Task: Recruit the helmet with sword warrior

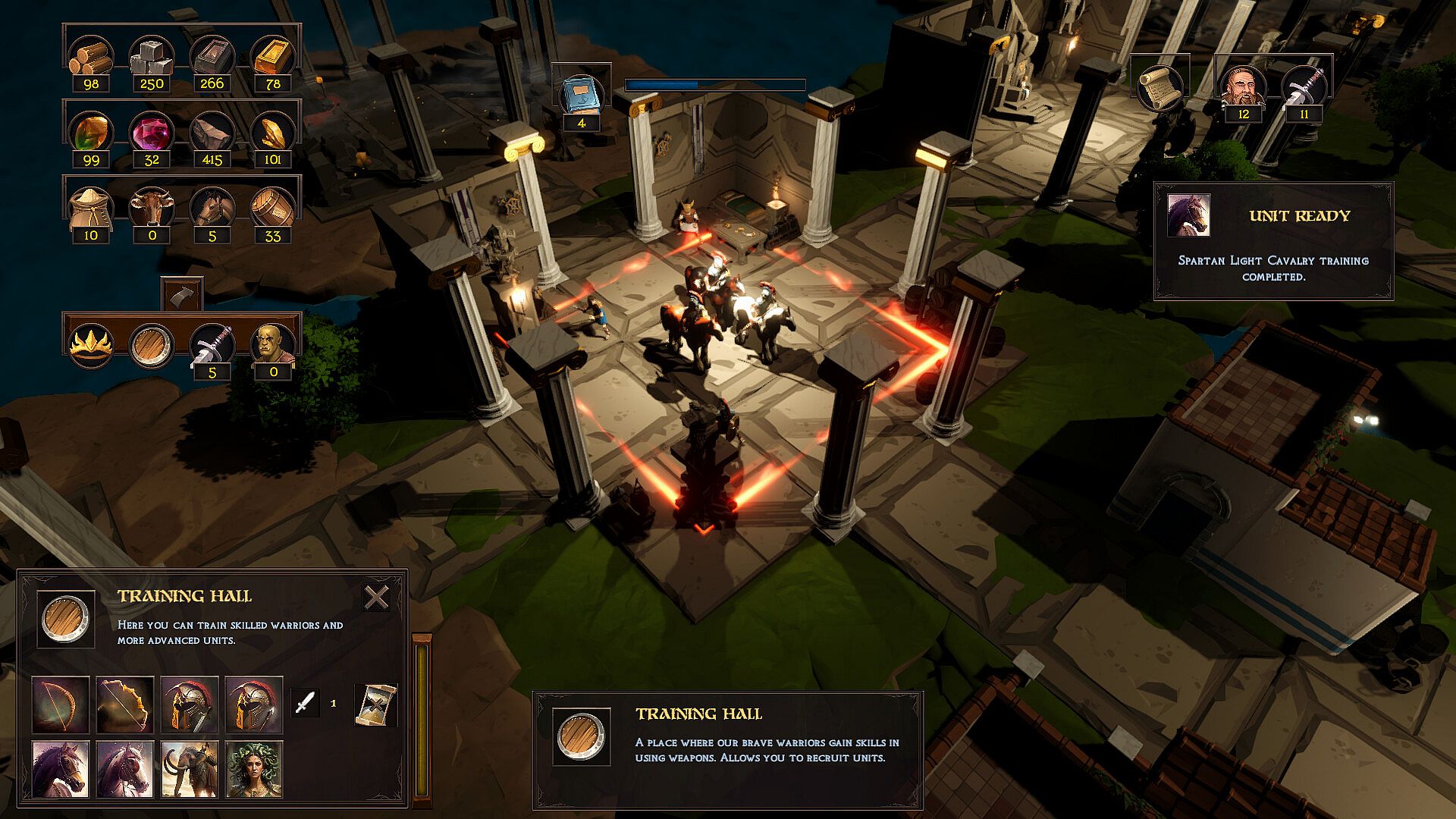Action: click(190, 704)
